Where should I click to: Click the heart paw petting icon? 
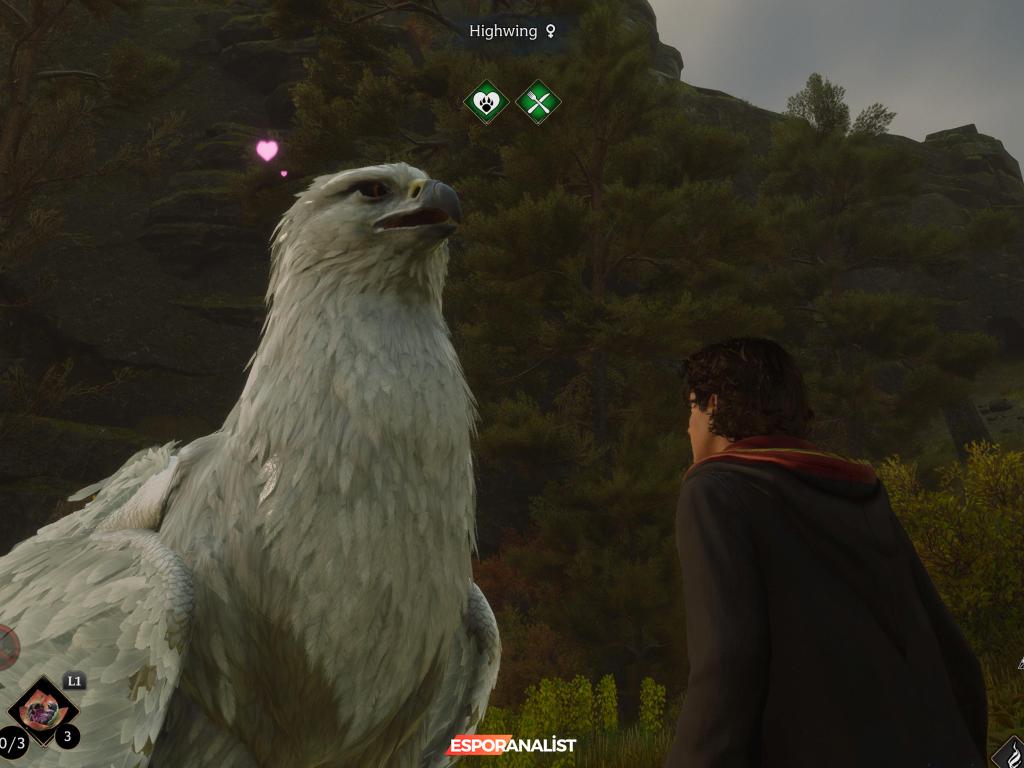486,101
